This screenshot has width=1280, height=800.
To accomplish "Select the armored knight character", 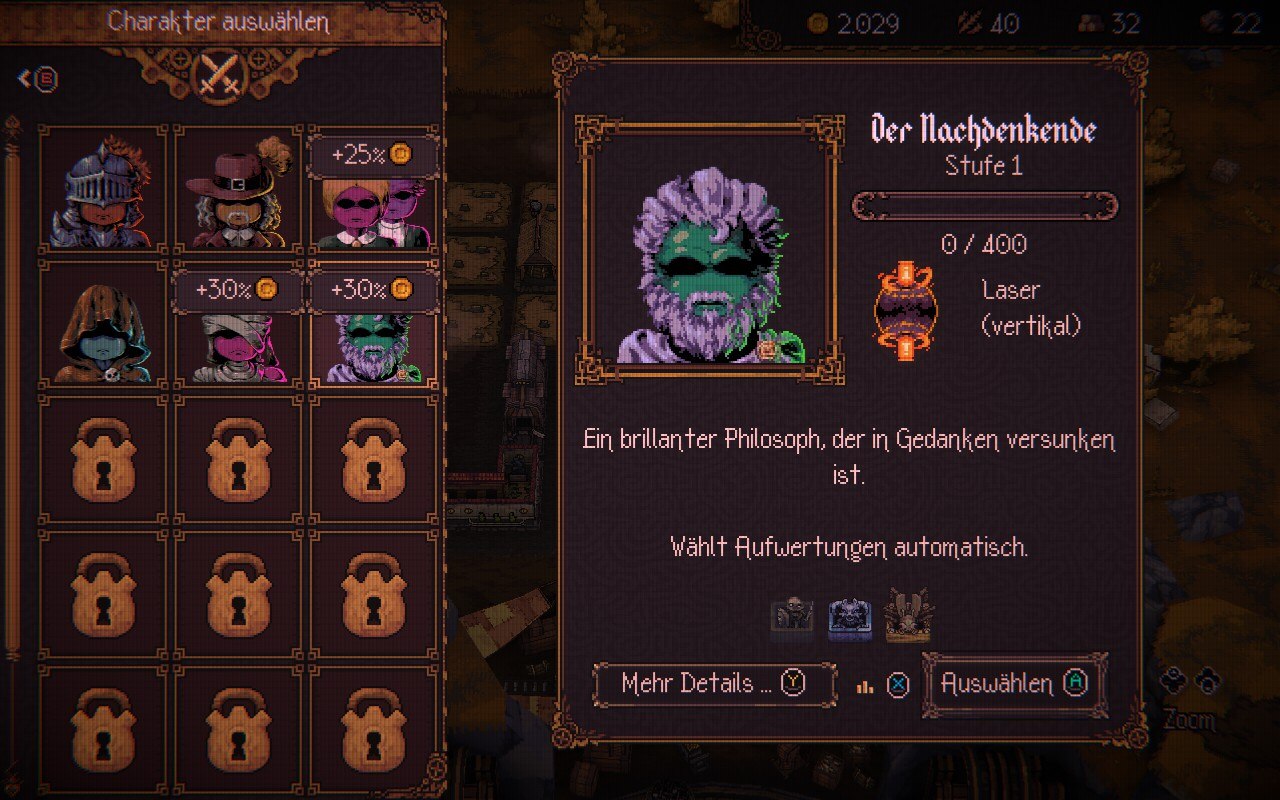I will click(102, 190).
